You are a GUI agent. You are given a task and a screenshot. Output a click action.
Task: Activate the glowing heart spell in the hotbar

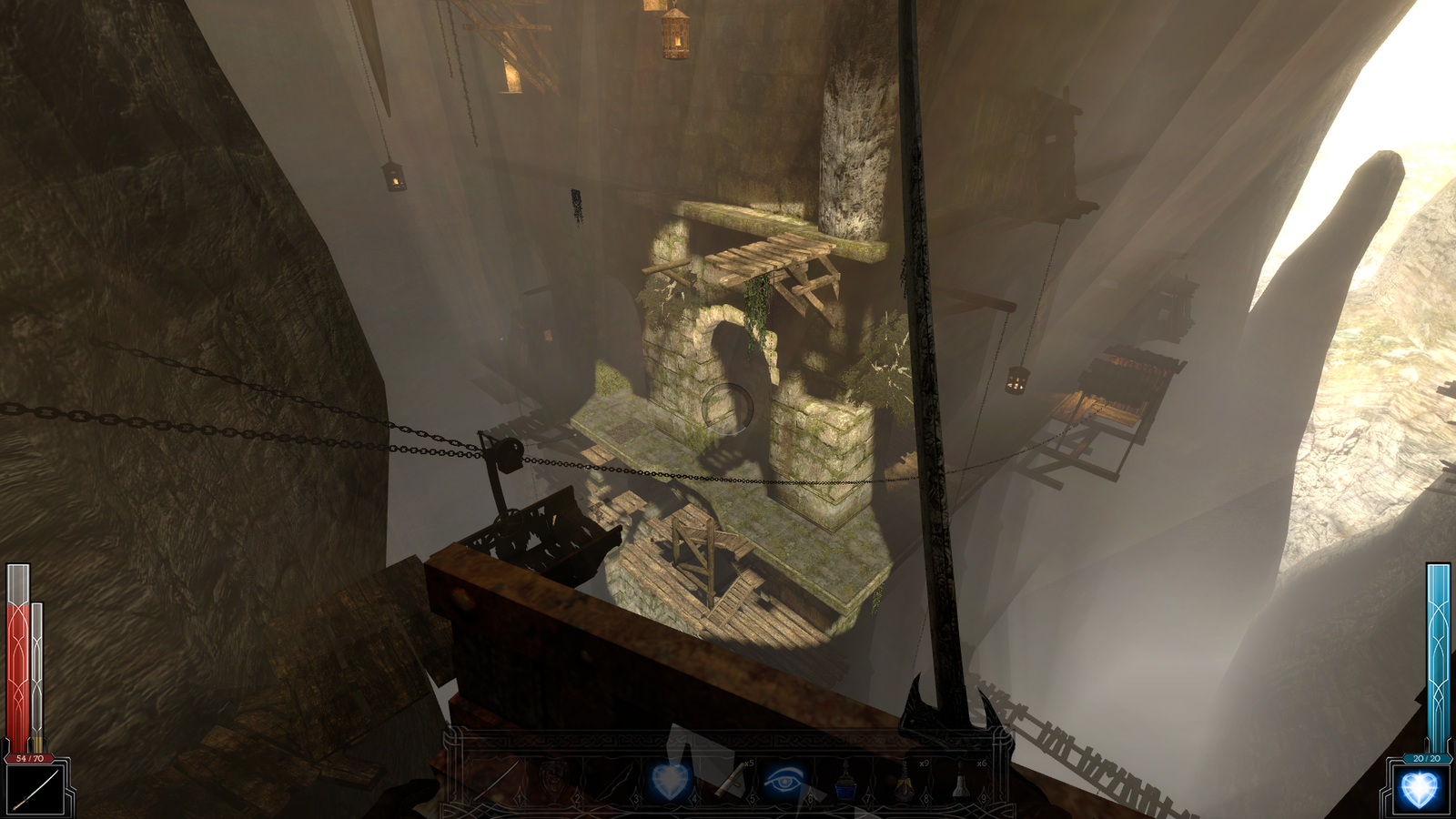coord(670,781)
